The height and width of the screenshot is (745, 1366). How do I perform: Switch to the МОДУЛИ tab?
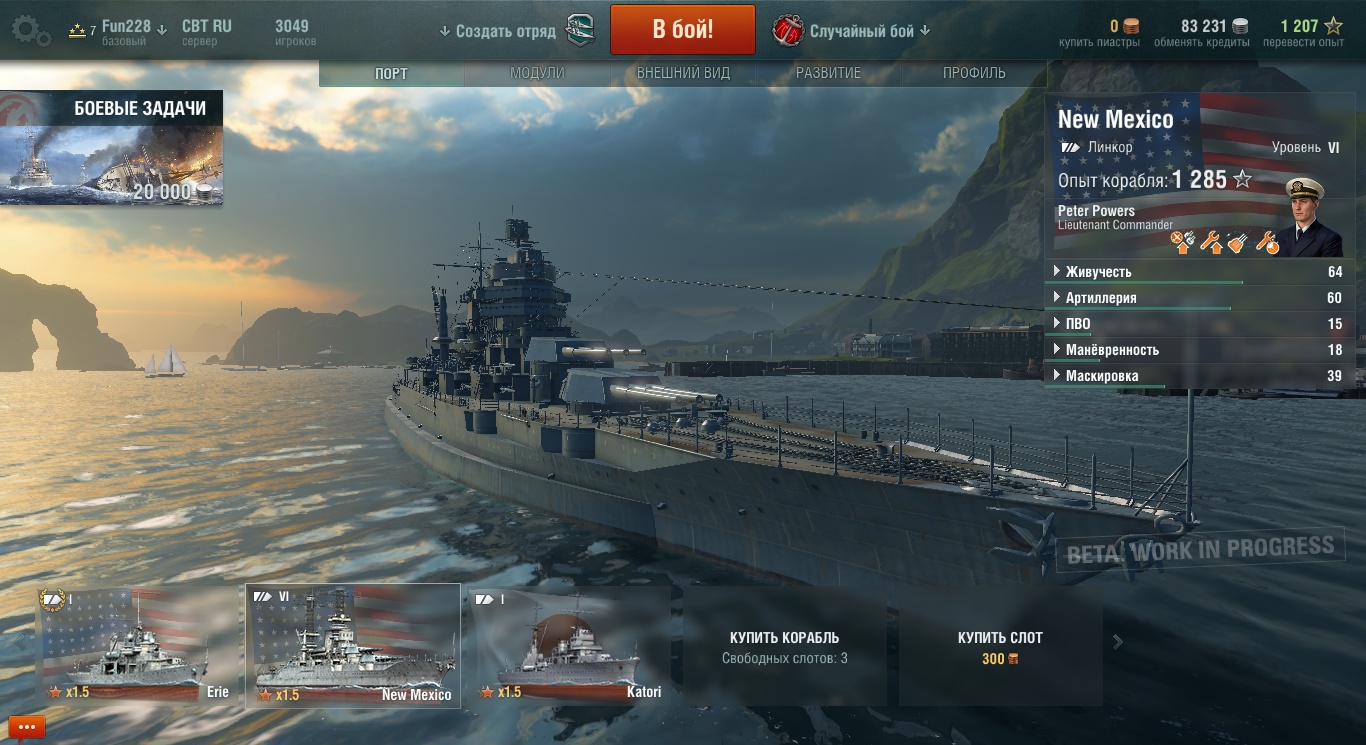537,73
